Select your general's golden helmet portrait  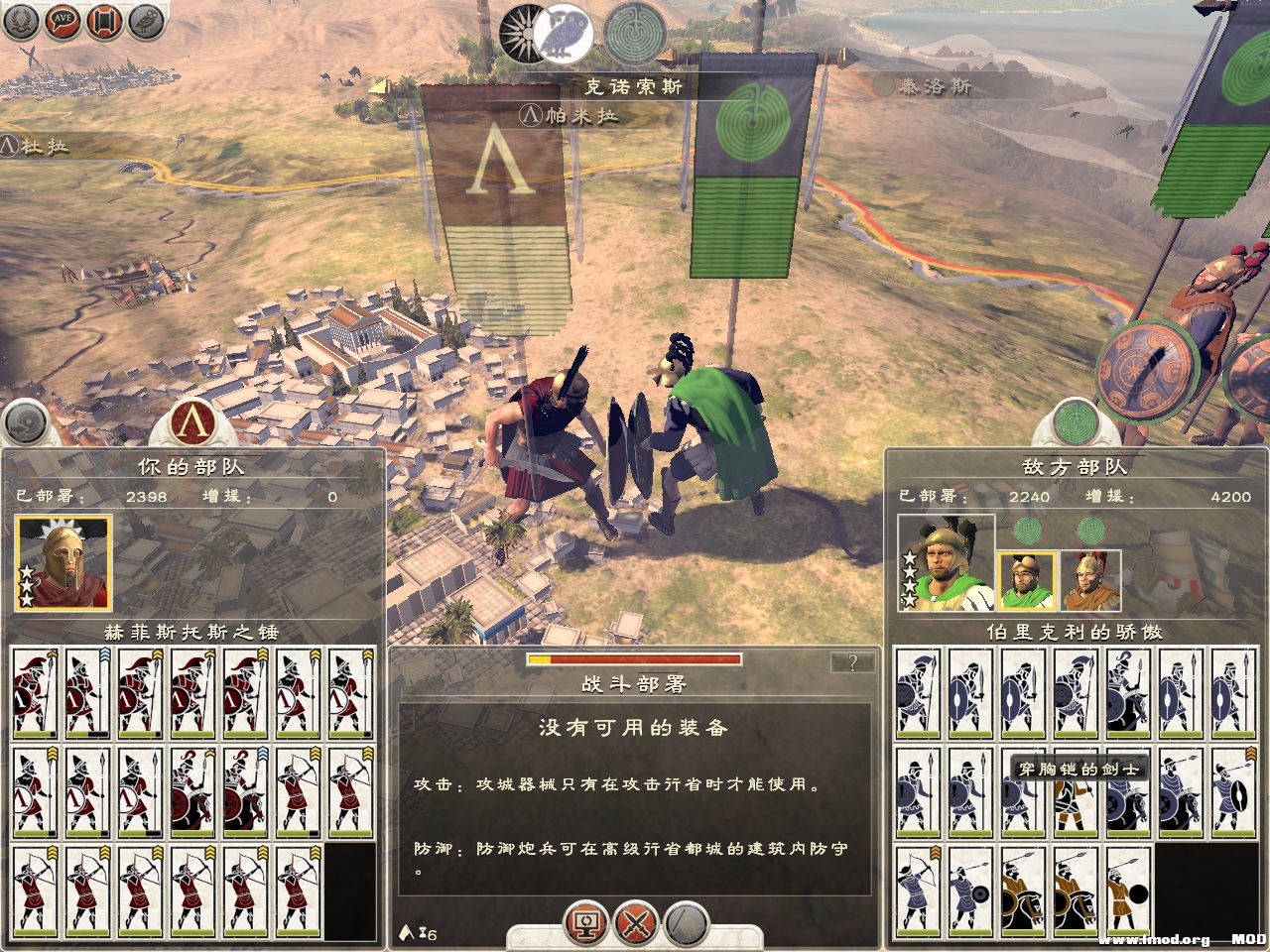(63, 561)
